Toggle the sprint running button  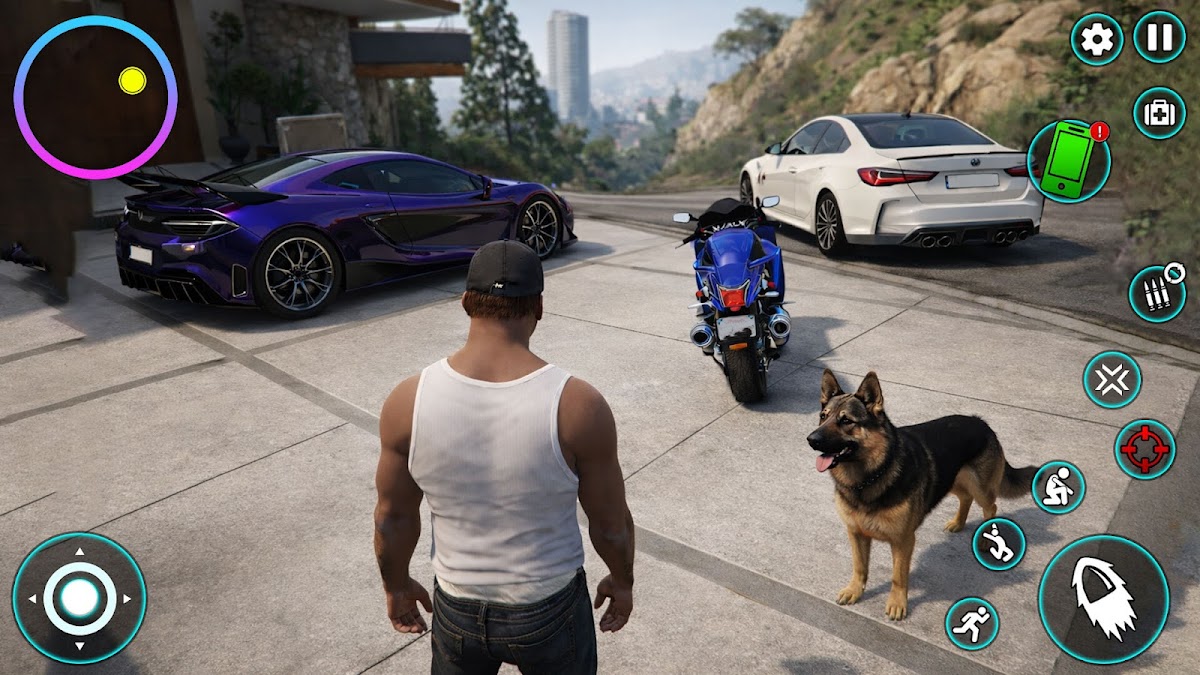[972, 623]
